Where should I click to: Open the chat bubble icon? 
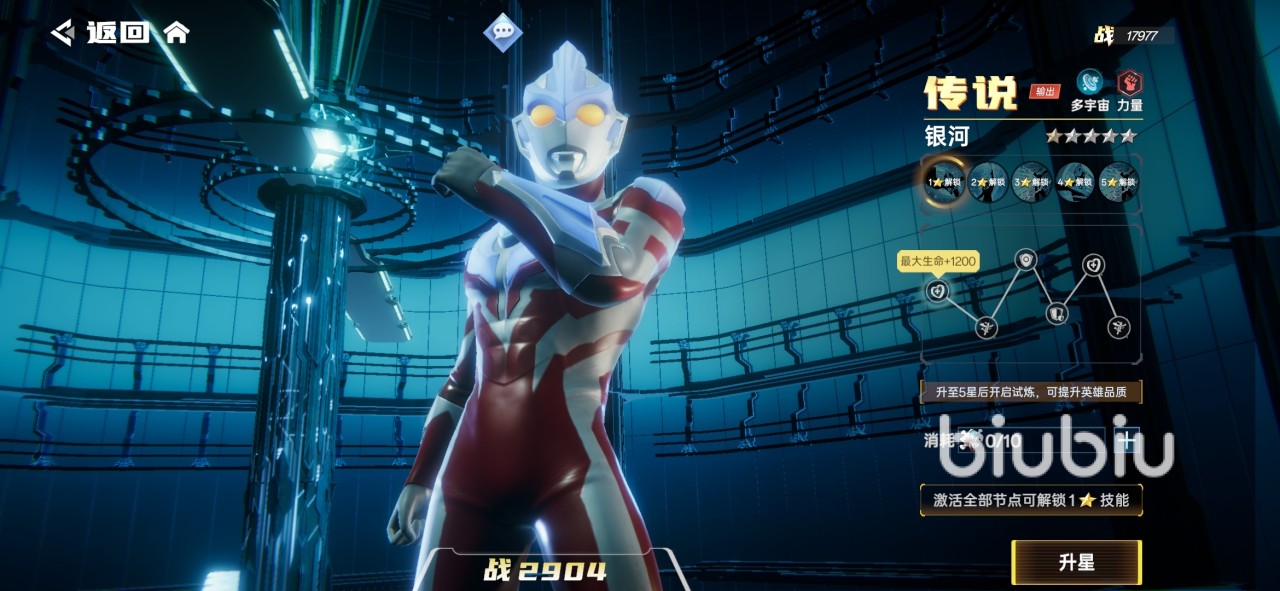[x=503, y=31]
